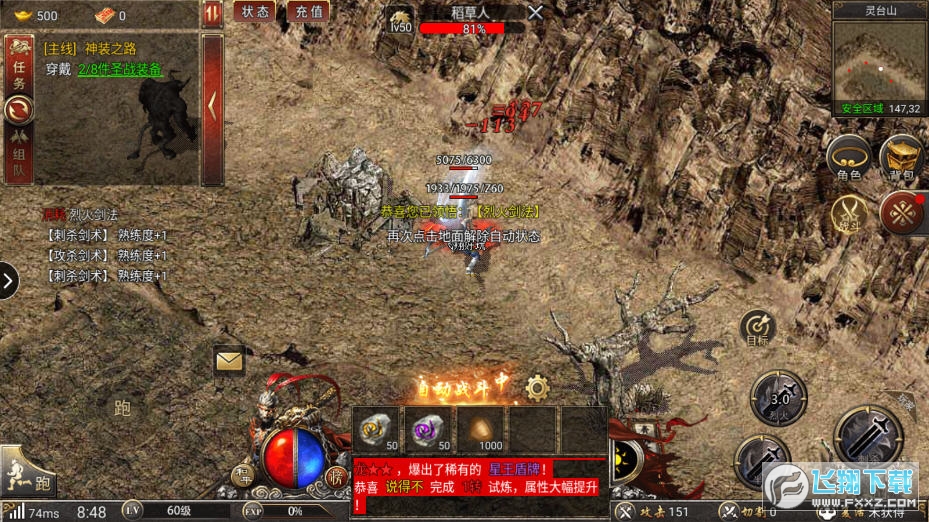Screen dimensions: 929x522
Task: Tap the crossed-swords battle icon
Action: point(850,212)
